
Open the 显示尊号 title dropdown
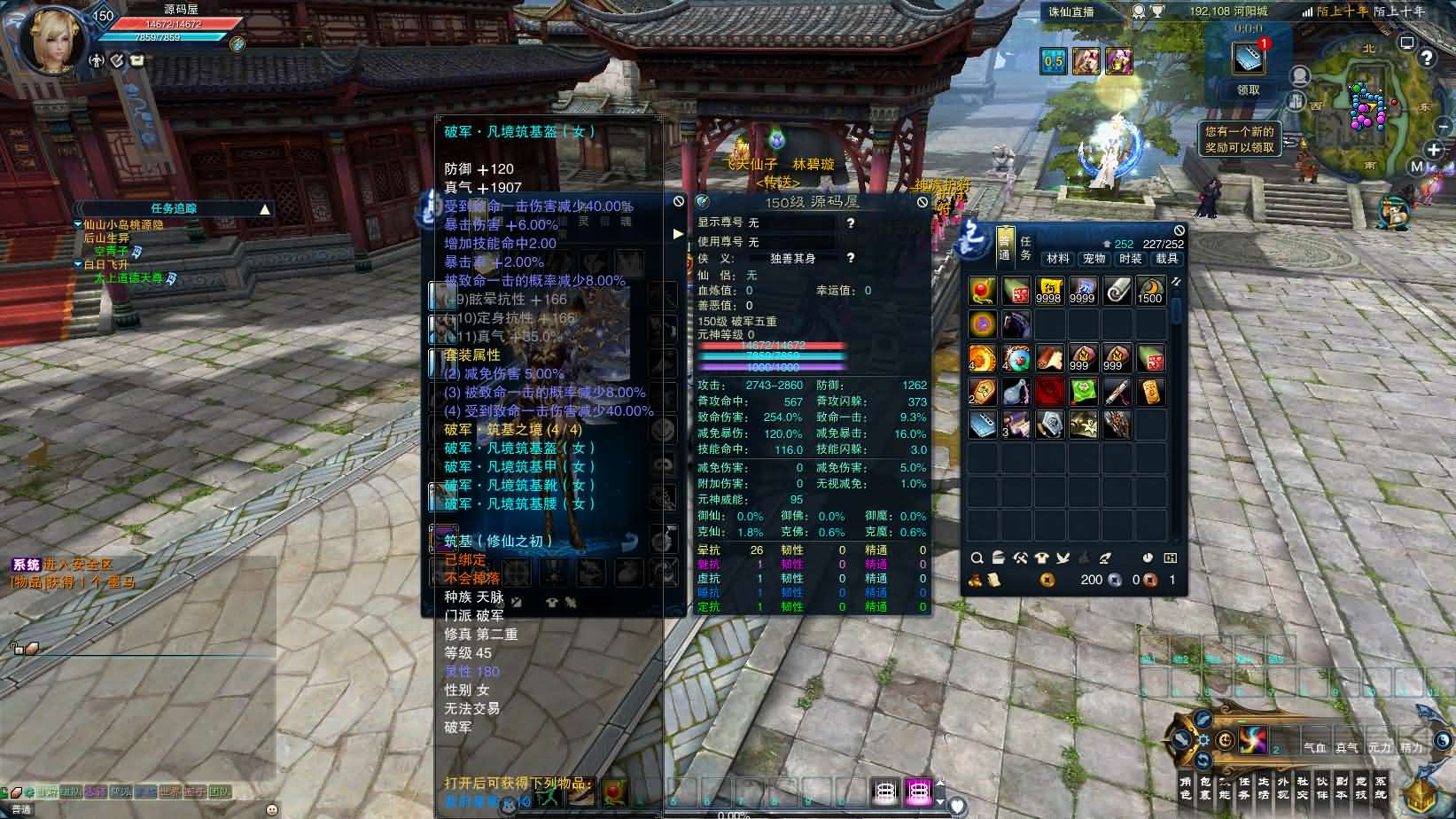(789, 223)
